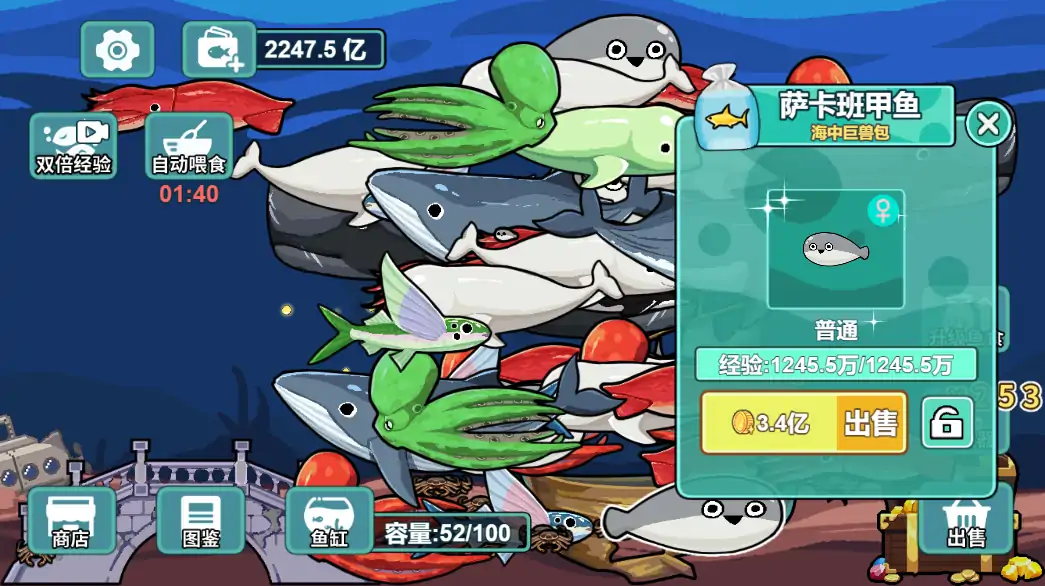Image resolution: width=1045 pixels, height=586 pixels.
Task: Close the 萨卡班甲鱼 fish info panel
Action: coord(988,124)
